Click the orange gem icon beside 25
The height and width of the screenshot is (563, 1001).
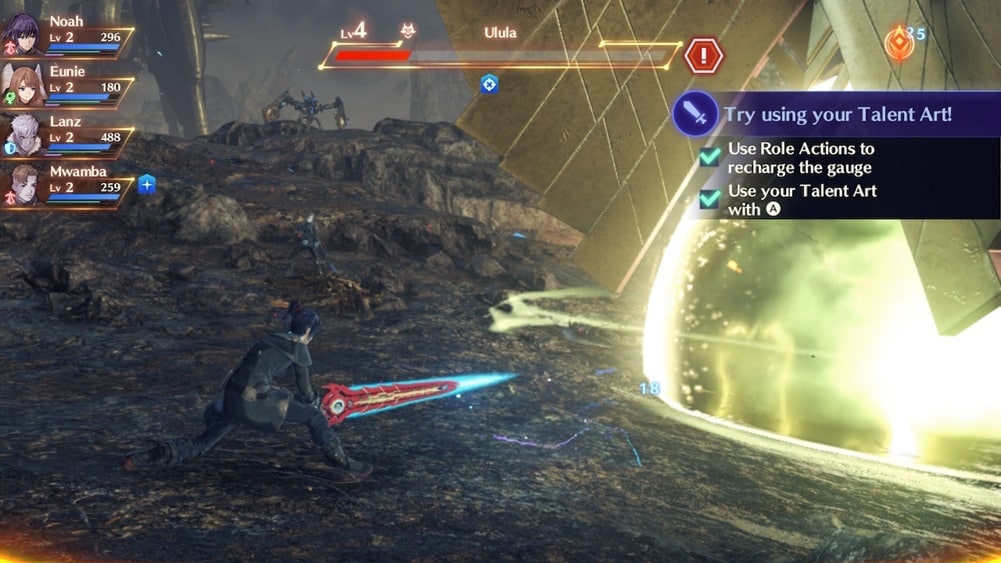(x=898, y=41)
